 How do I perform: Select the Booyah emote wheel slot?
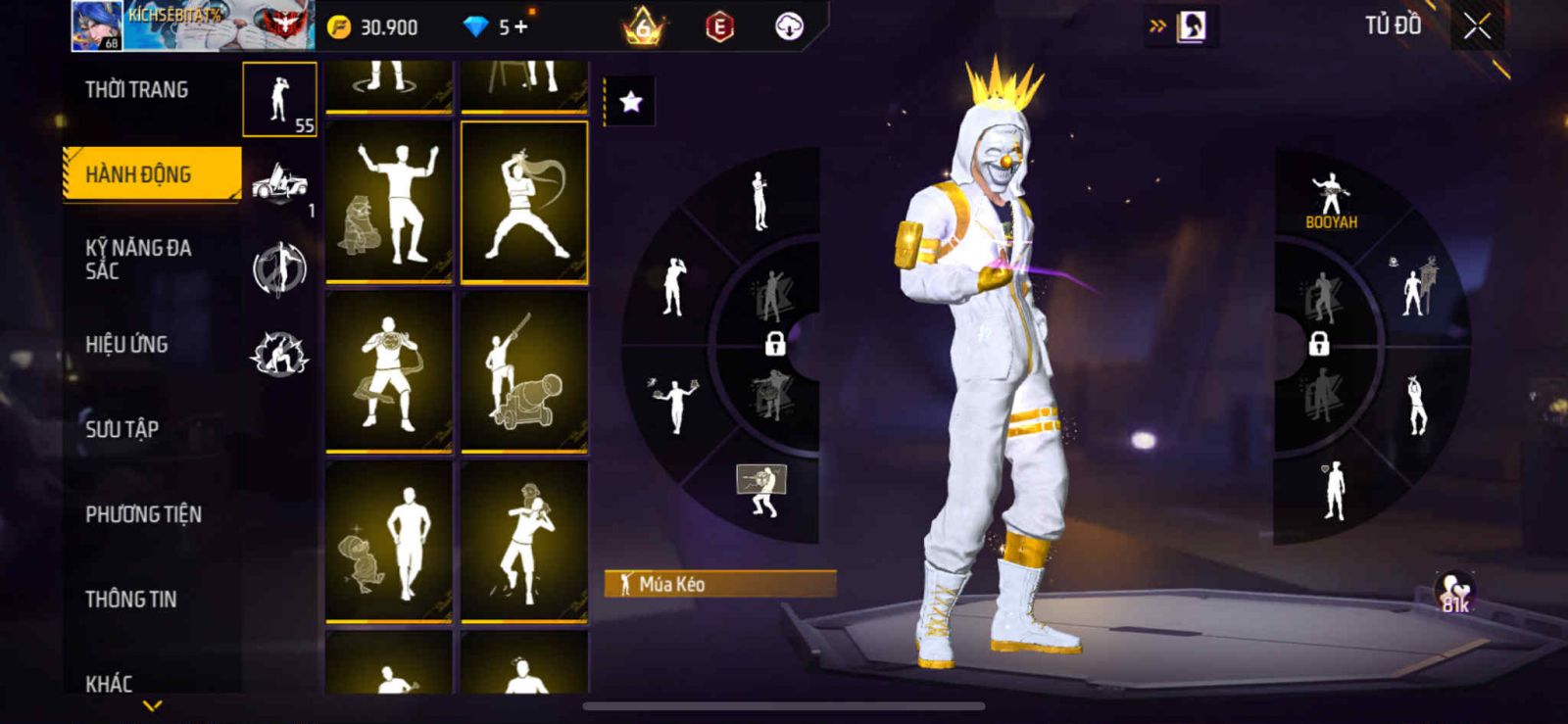point(1330,202)
